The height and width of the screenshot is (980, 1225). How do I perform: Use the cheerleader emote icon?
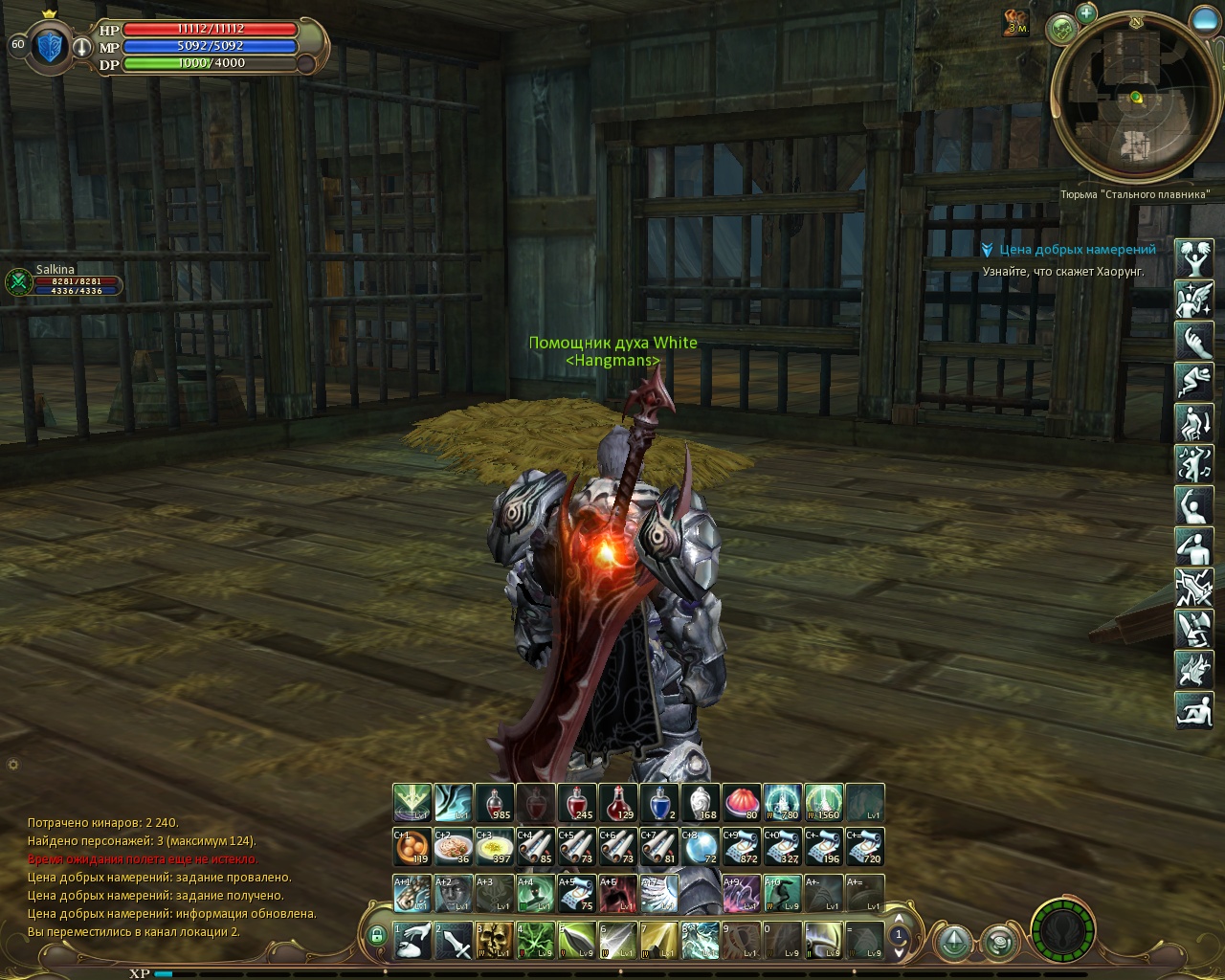[x=1193, y=257]
